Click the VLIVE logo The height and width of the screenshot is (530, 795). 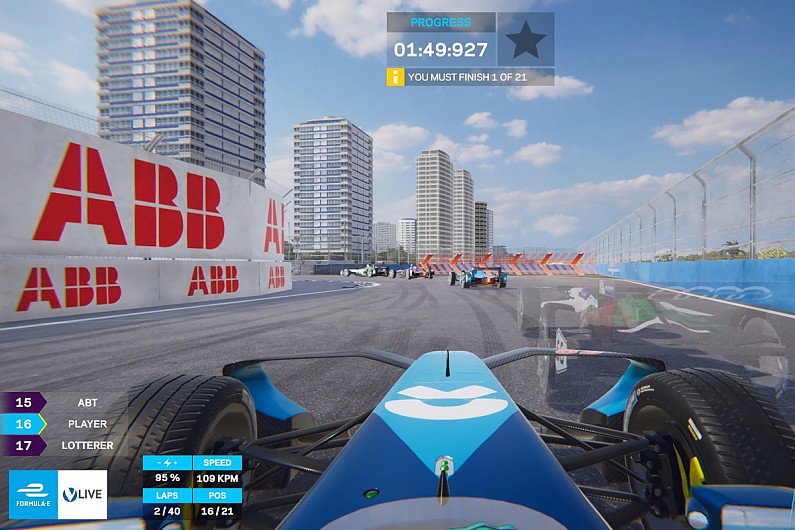[x=82, y=494]
